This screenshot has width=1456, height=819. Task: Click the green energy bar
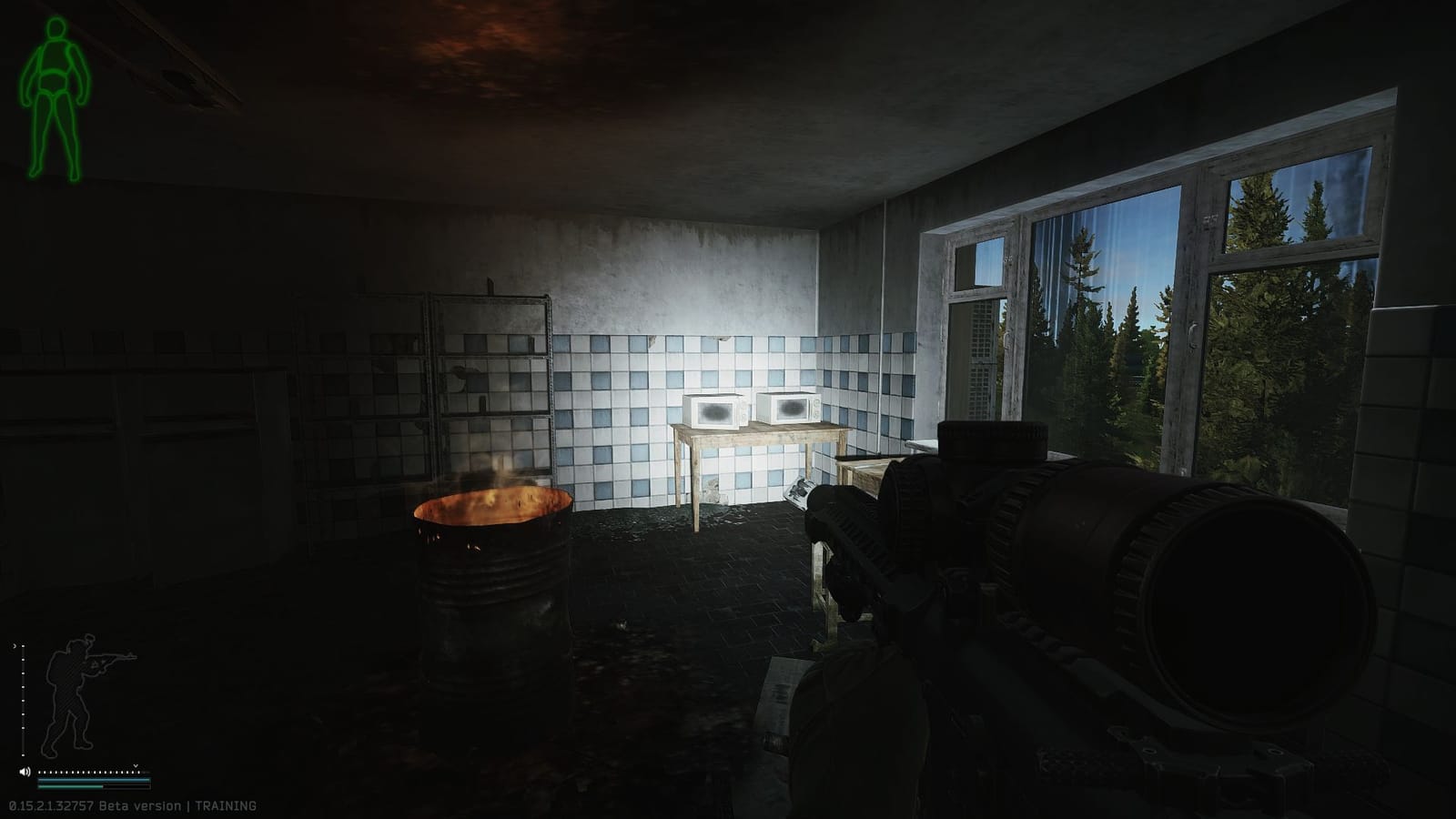(x=70, y=786)
